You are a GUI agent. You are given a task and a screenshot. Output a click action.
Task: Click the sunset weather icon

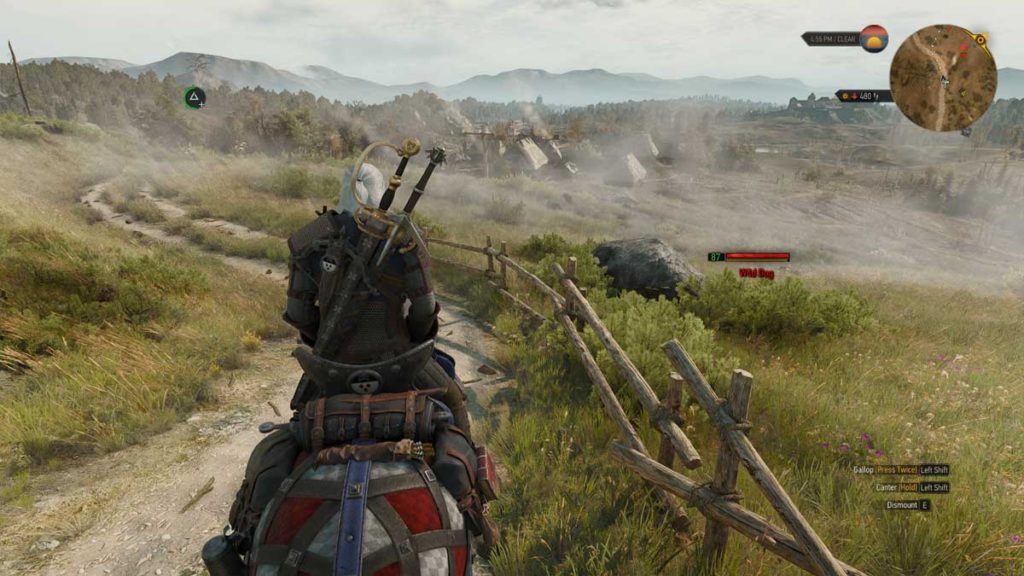pos(874,39)
